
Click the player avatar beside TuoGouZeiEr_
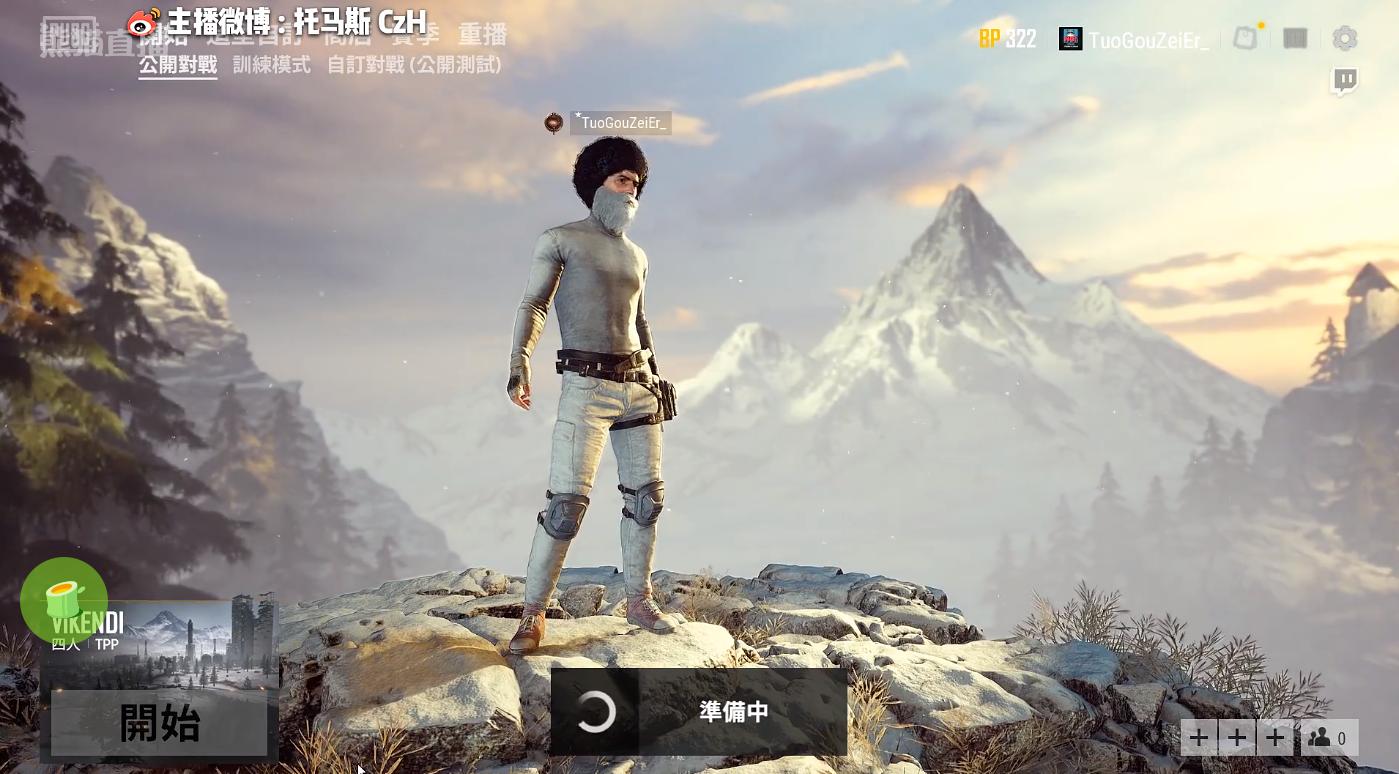pyautogui.click(x=1070, y=39)
